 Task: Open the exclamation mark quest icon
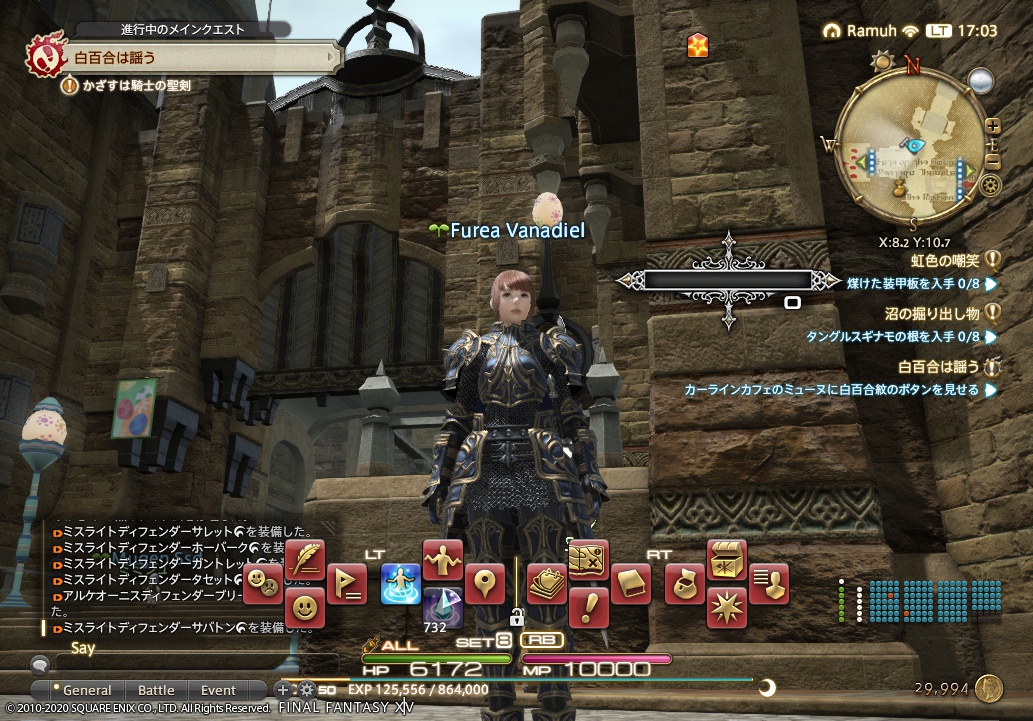(588, 607)
